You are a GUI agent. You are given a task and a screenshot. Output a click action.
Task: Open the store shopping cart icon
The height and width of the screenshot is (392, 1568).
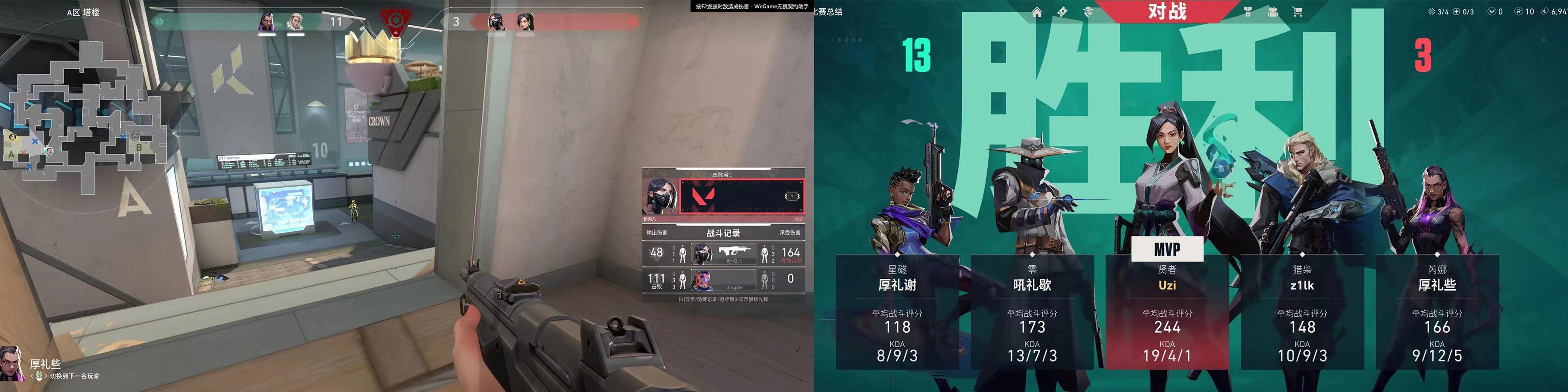click(1298, 12)
